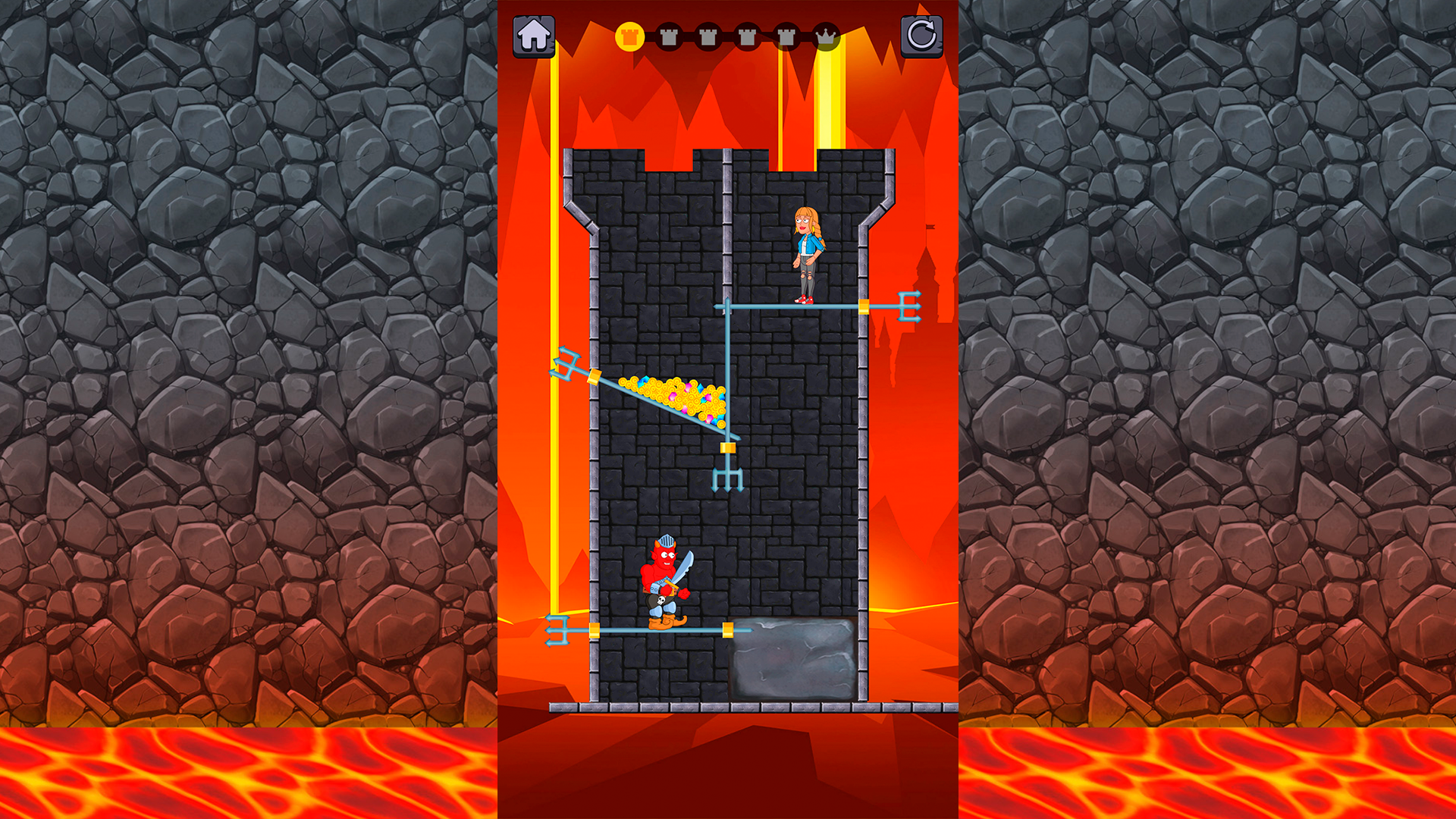The image size is (1456, 819).
Task: Click the downward trident pin below the coins
Action: (x=727, y=478)
